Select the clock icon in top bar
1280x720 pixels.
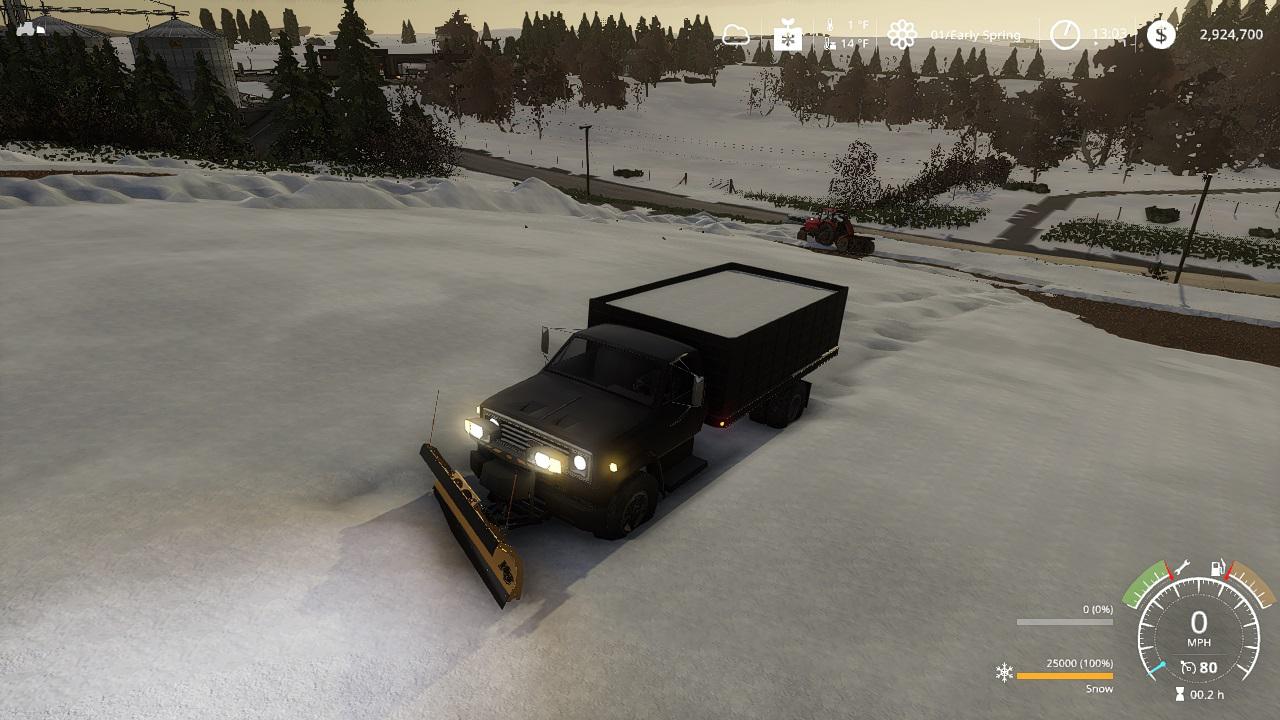pyautogui.click(x=1065, y=35)
